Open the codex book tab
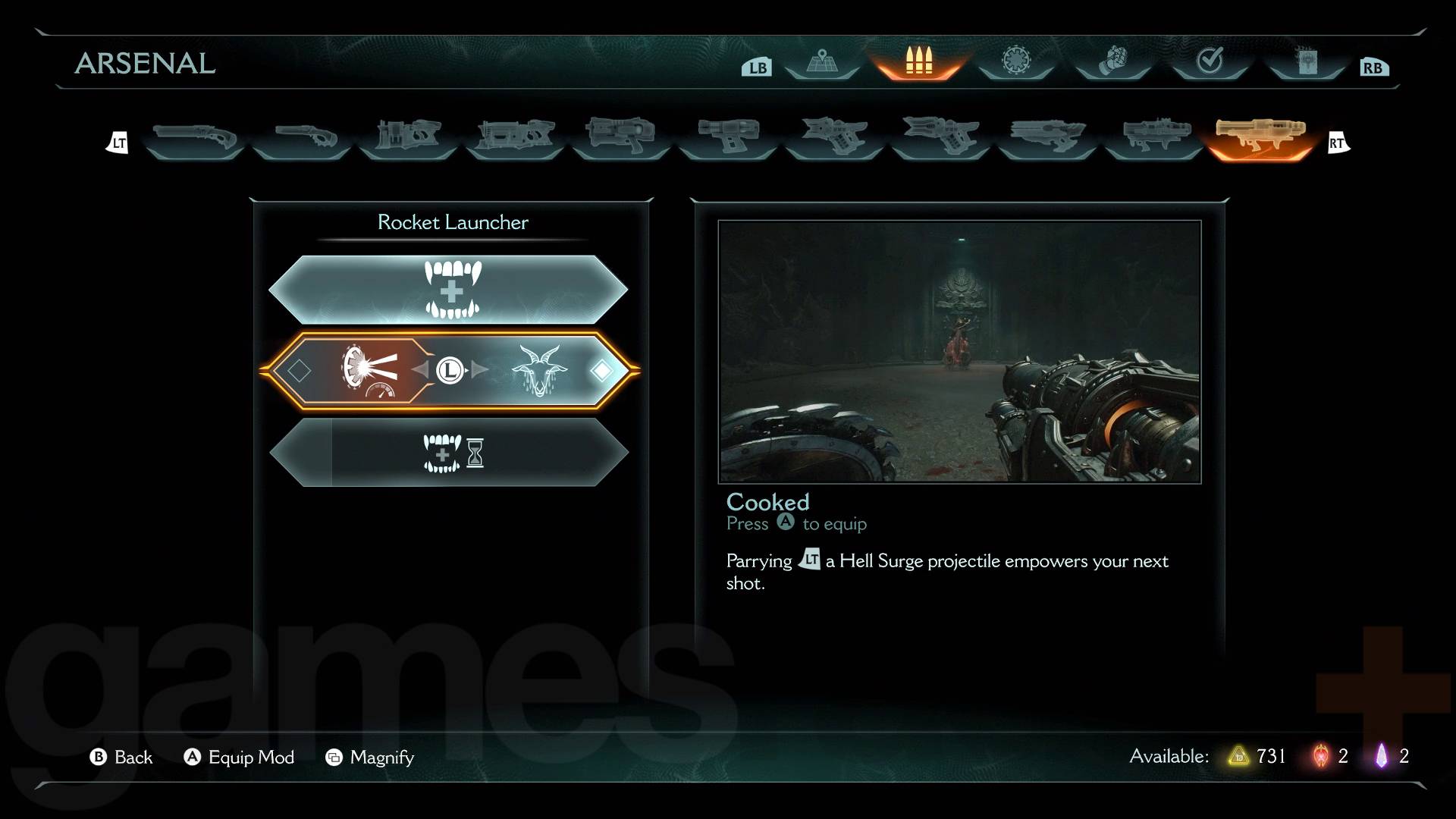 click(x=1307, y=61)
